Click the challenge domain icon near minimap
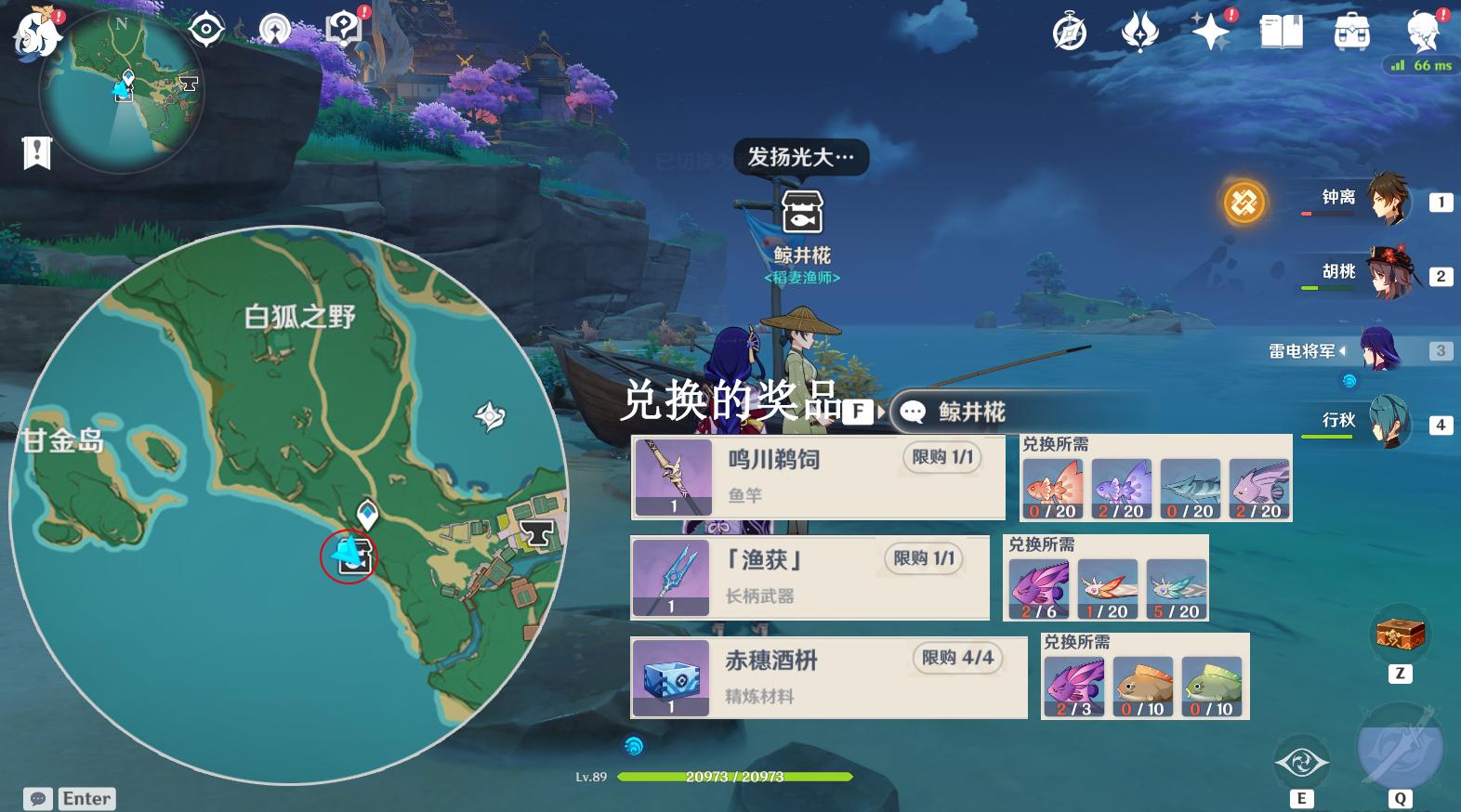This screenshot has height=812, width=1461. coord(206,30)
